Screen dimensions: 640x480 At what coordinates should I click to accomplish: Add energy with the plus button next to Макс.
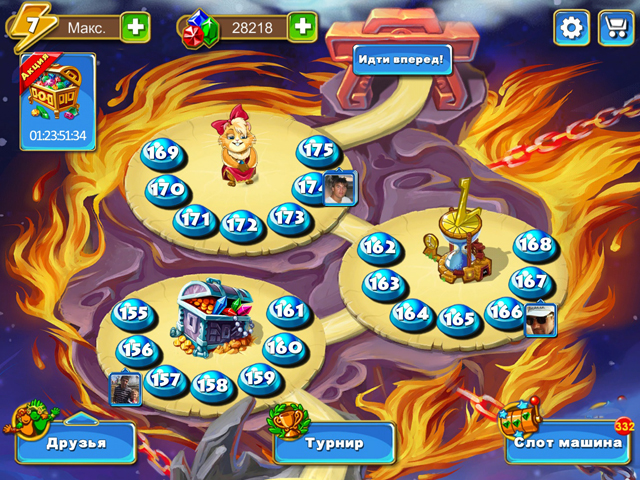pos(135,27)
